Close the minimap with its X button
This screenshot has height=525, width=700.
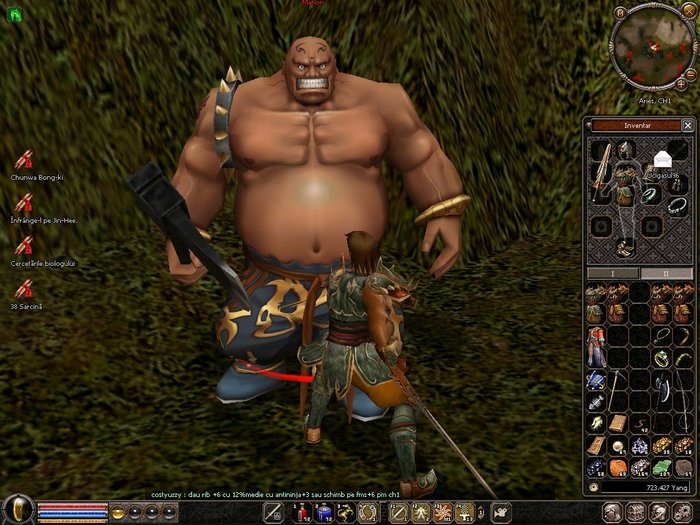[x=688, y=12]
